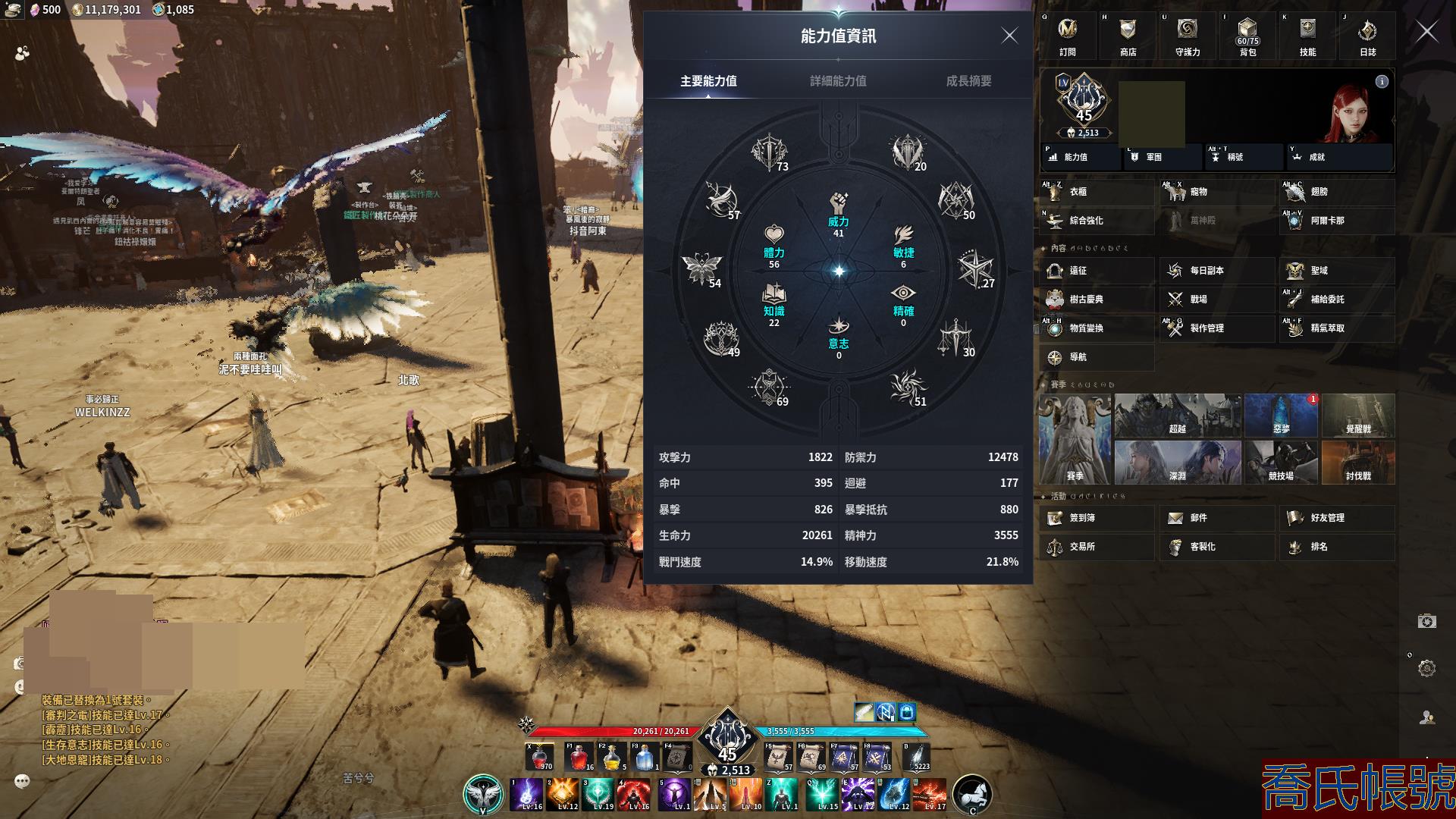Select the 體力 stat node
This screenshot has width=1456, height=819.
(773, 244)
